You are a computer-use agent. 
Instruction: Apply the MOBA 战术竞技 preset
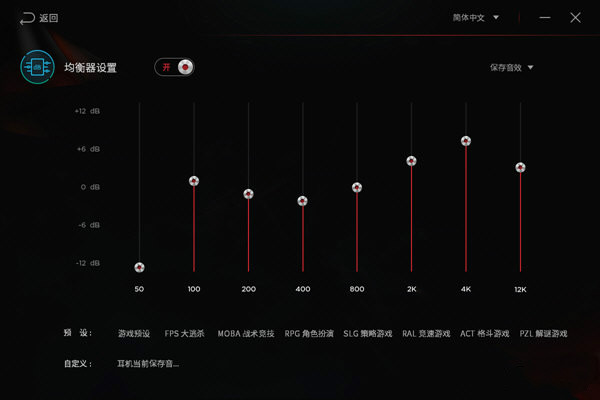coord(244,333)
